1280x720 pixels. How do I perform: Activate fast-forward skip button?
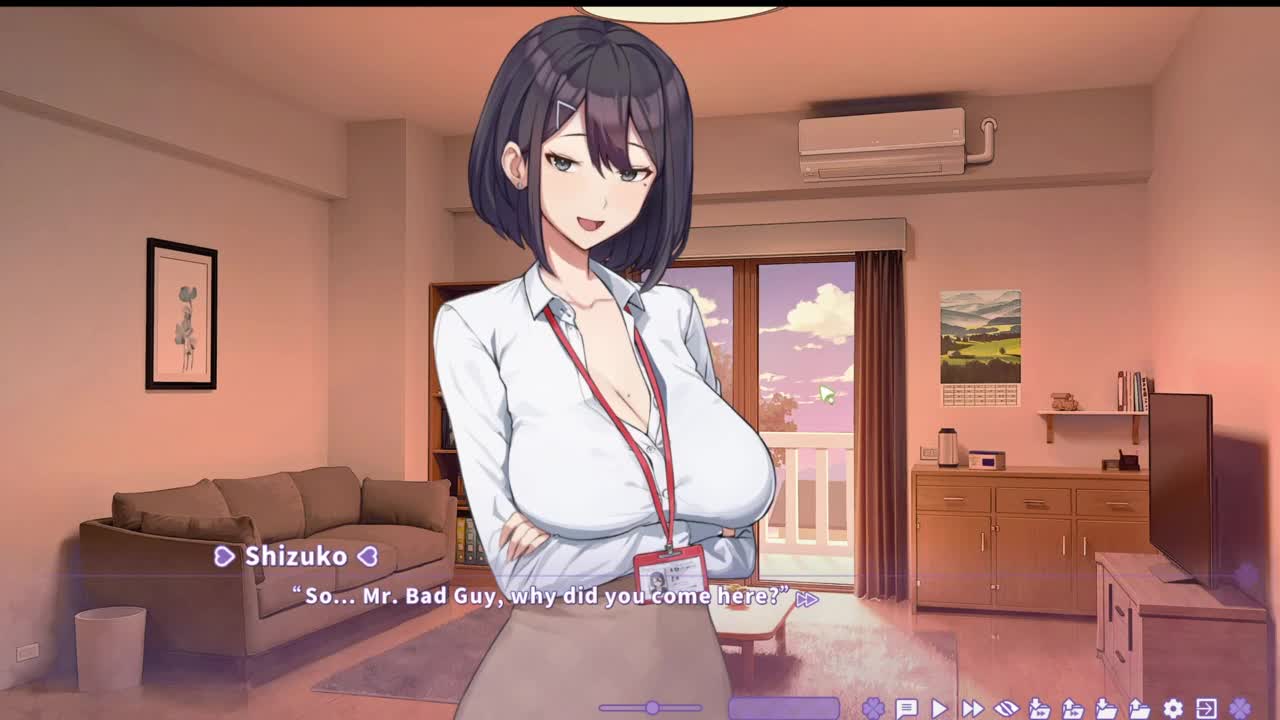[x=972, y=709]
